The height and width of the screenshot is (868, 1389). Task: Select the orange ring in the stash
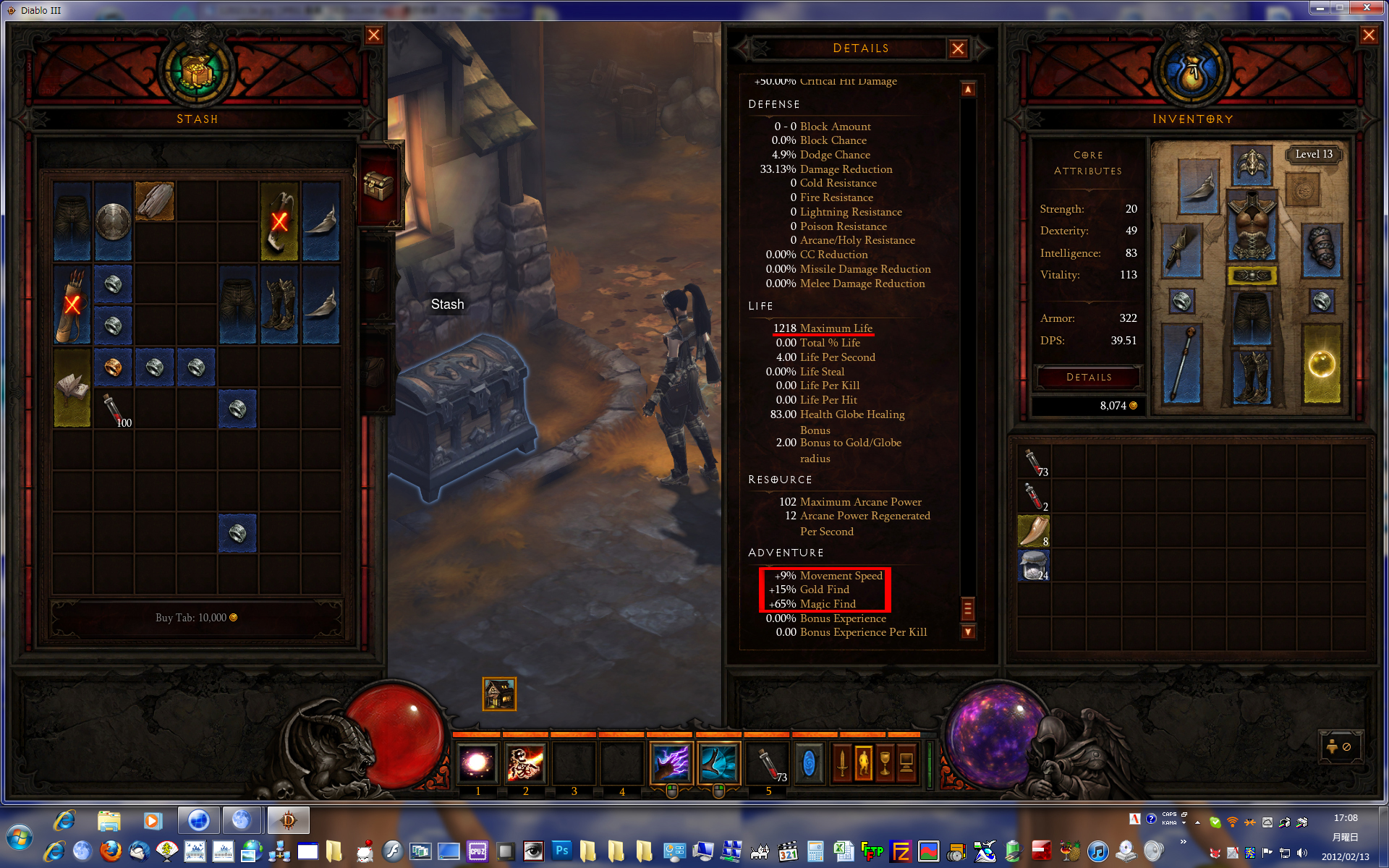click(114, 367)
